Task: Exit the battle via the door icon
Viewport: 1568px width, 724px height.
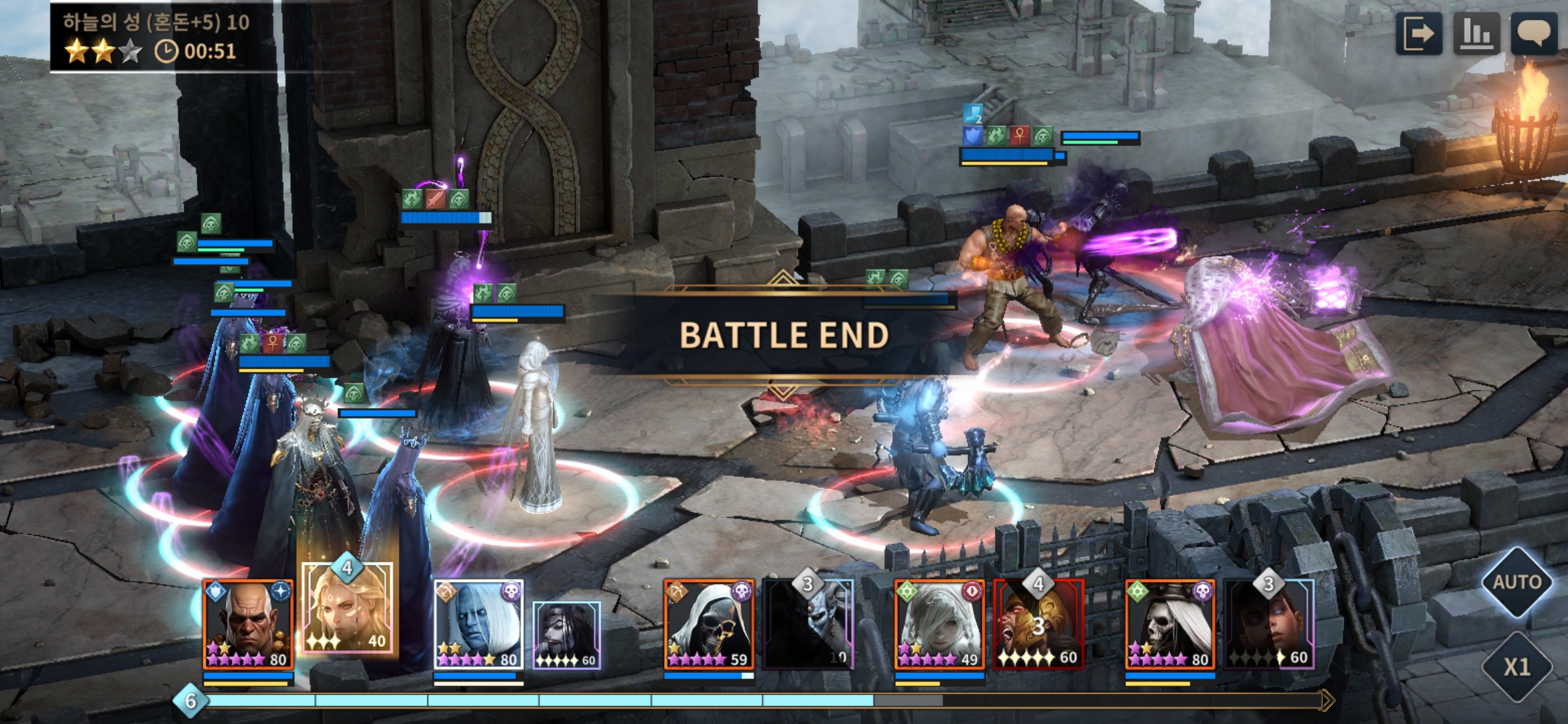Action: [x=1419, y=34]
